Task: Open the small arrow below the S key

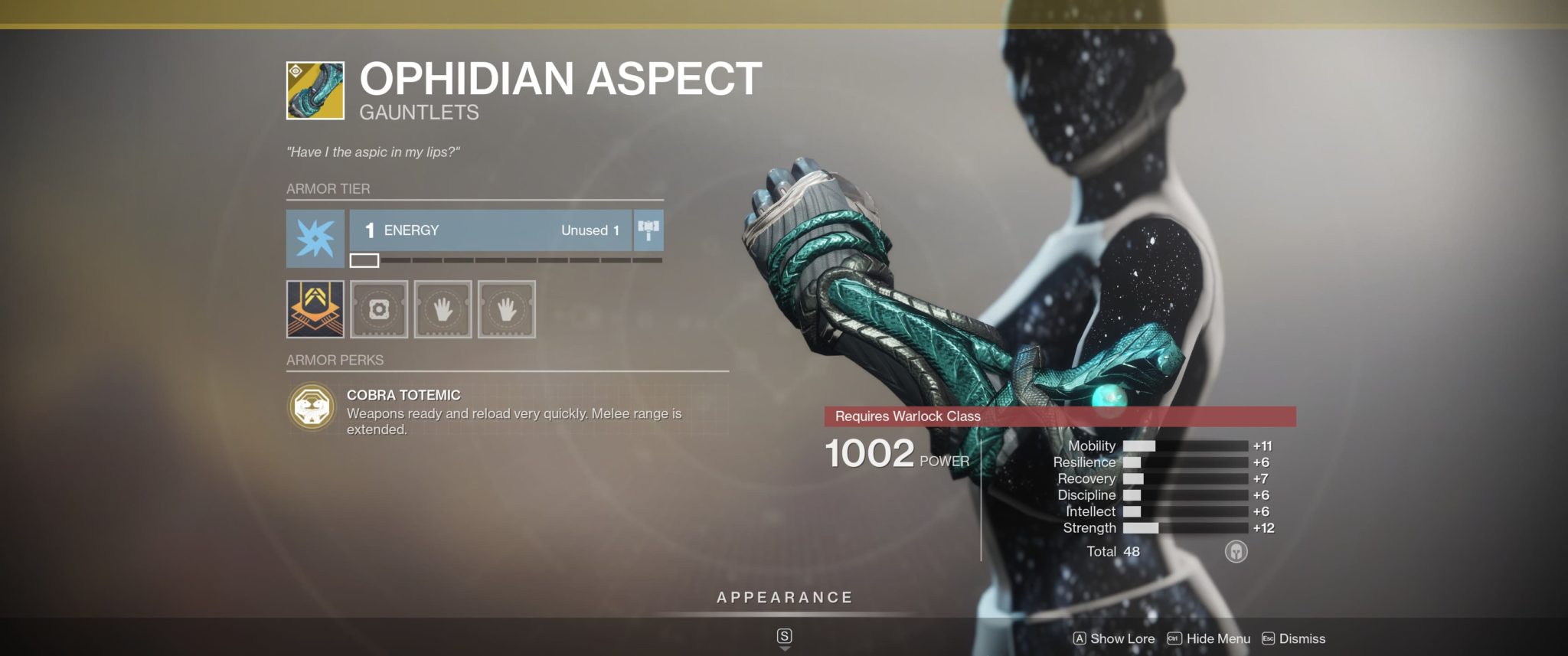Action: (784, 647)
